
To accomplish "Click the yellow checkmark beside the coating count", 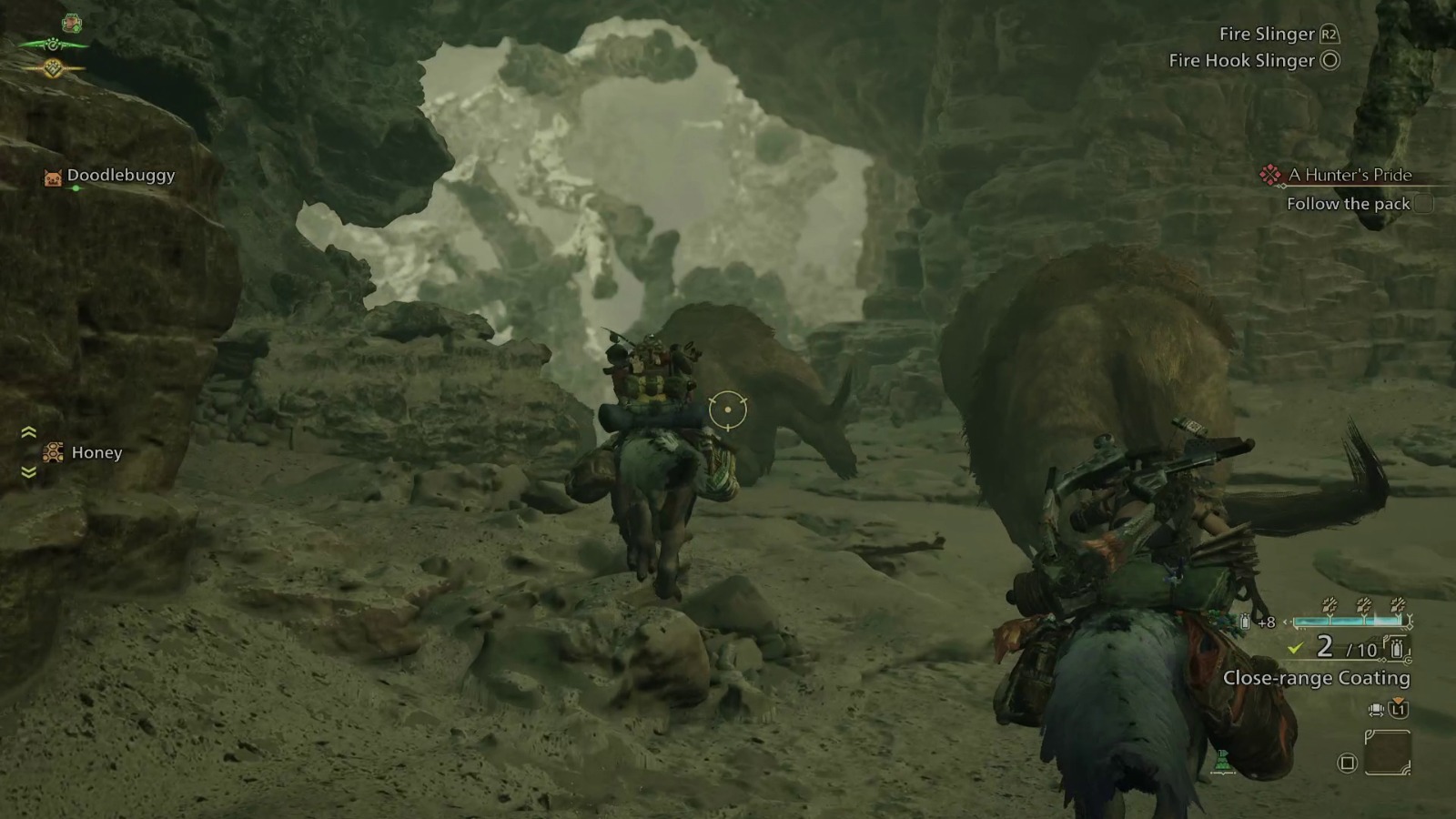I will pos(1293,649).
